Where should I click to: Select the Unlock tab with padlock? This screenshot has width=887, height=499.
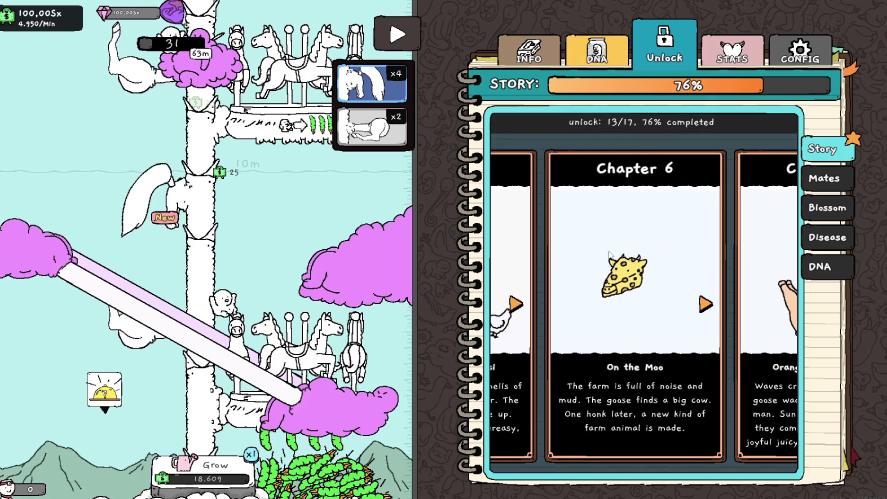click(x=664, y=45)
